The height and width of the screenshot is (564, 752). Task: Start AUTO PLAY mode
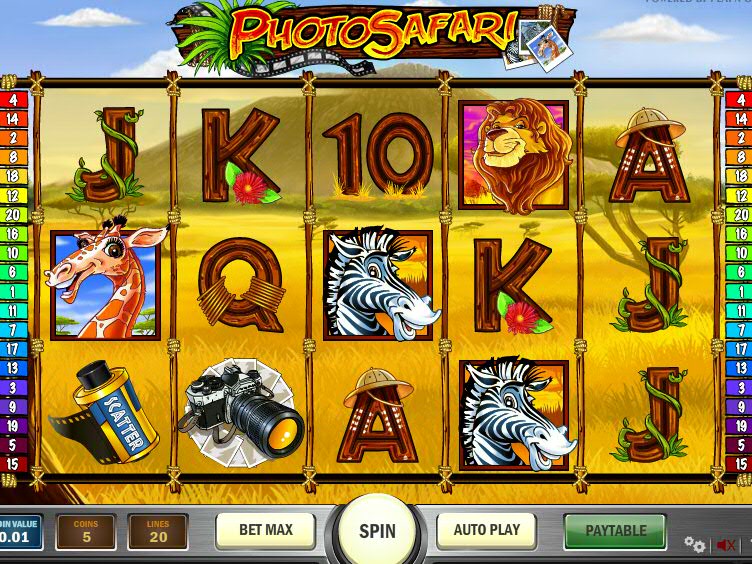point(487,530)
